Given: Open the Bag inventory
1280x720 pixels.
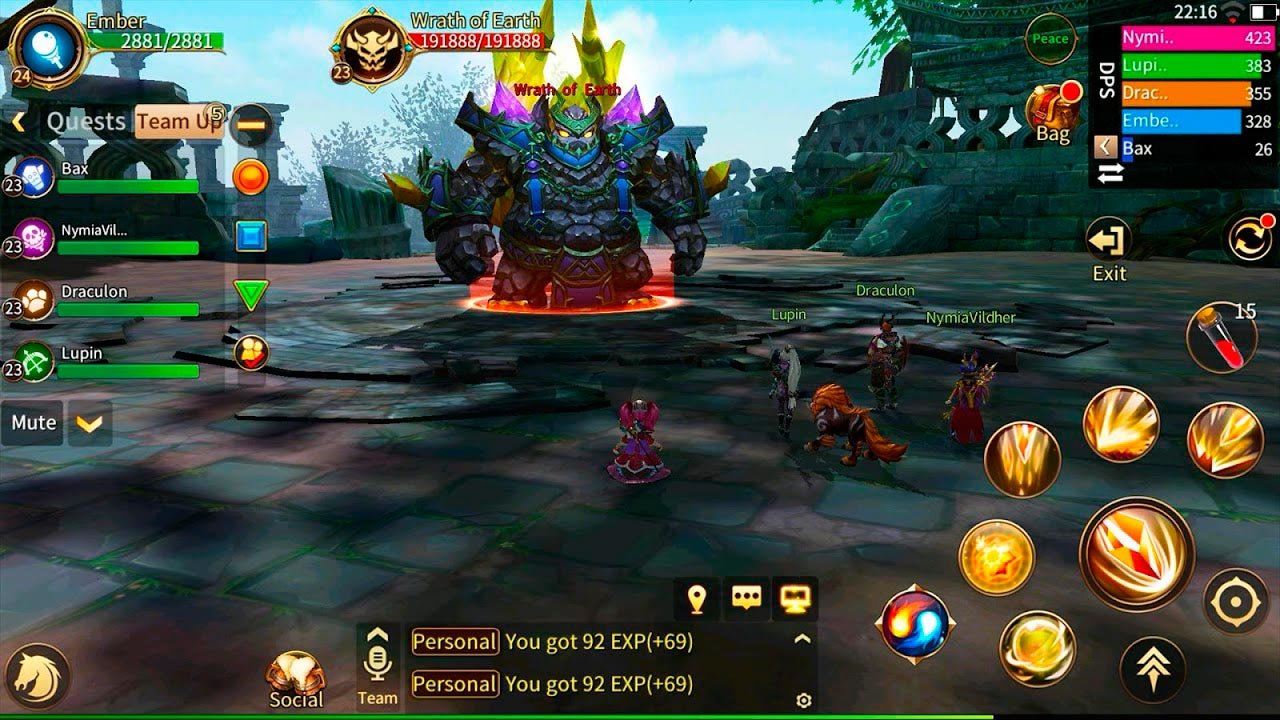Looking at the screenshot, I should tap(1053, 113).
